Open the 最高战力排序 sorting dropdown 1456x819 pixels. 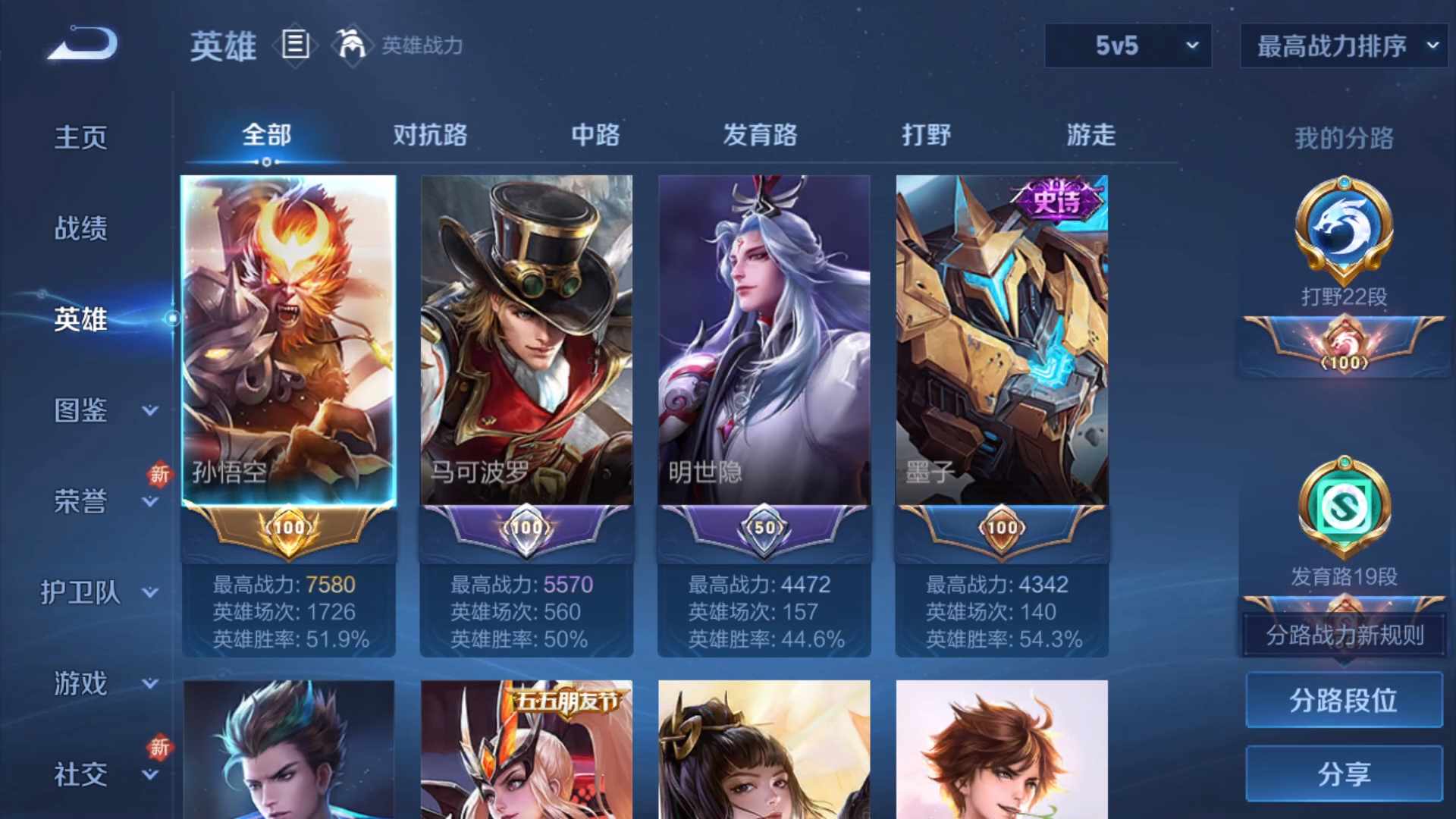1342,45
